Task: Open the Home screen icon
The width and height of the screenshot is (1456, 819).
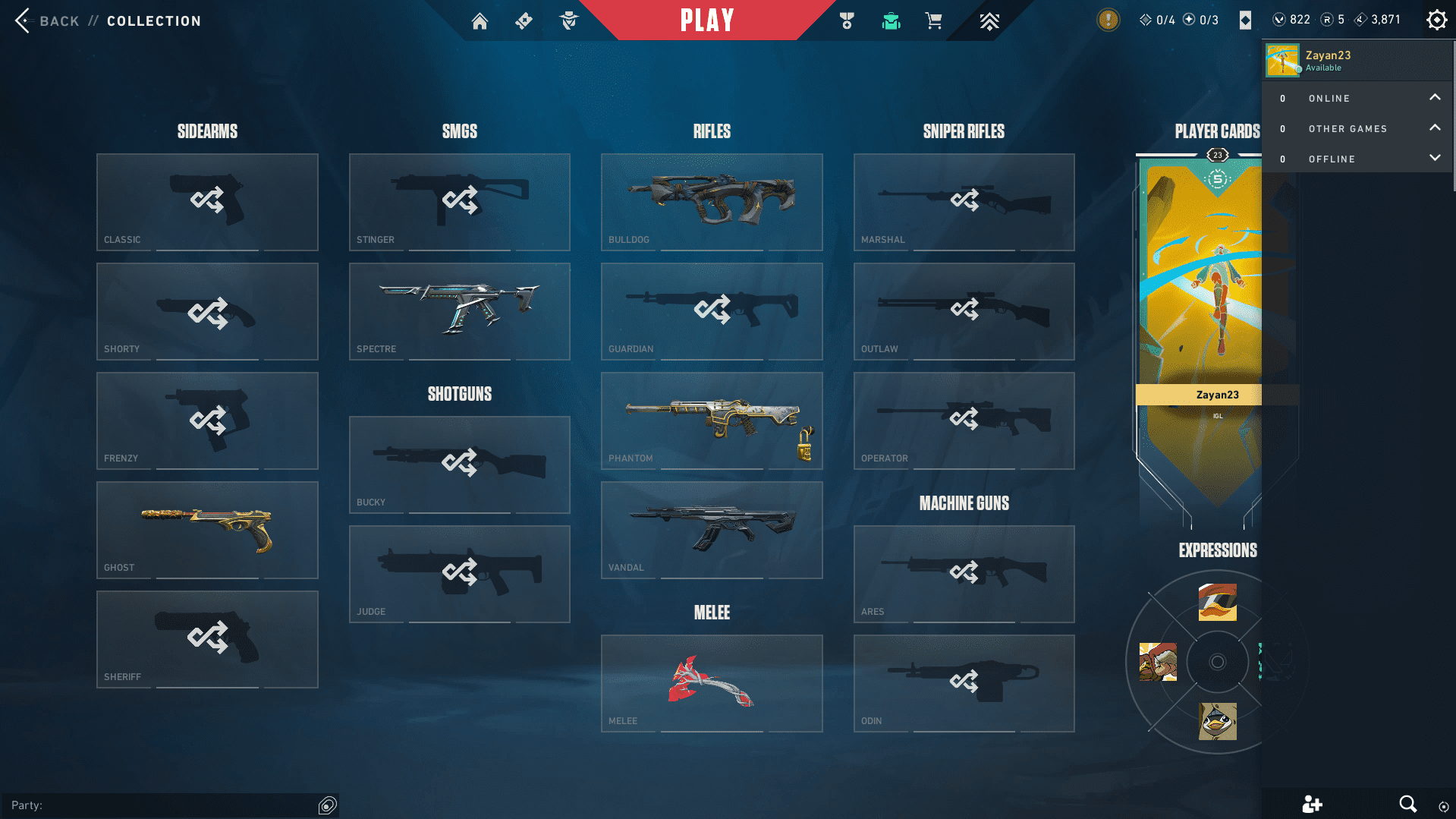Action: click(480, 20)
